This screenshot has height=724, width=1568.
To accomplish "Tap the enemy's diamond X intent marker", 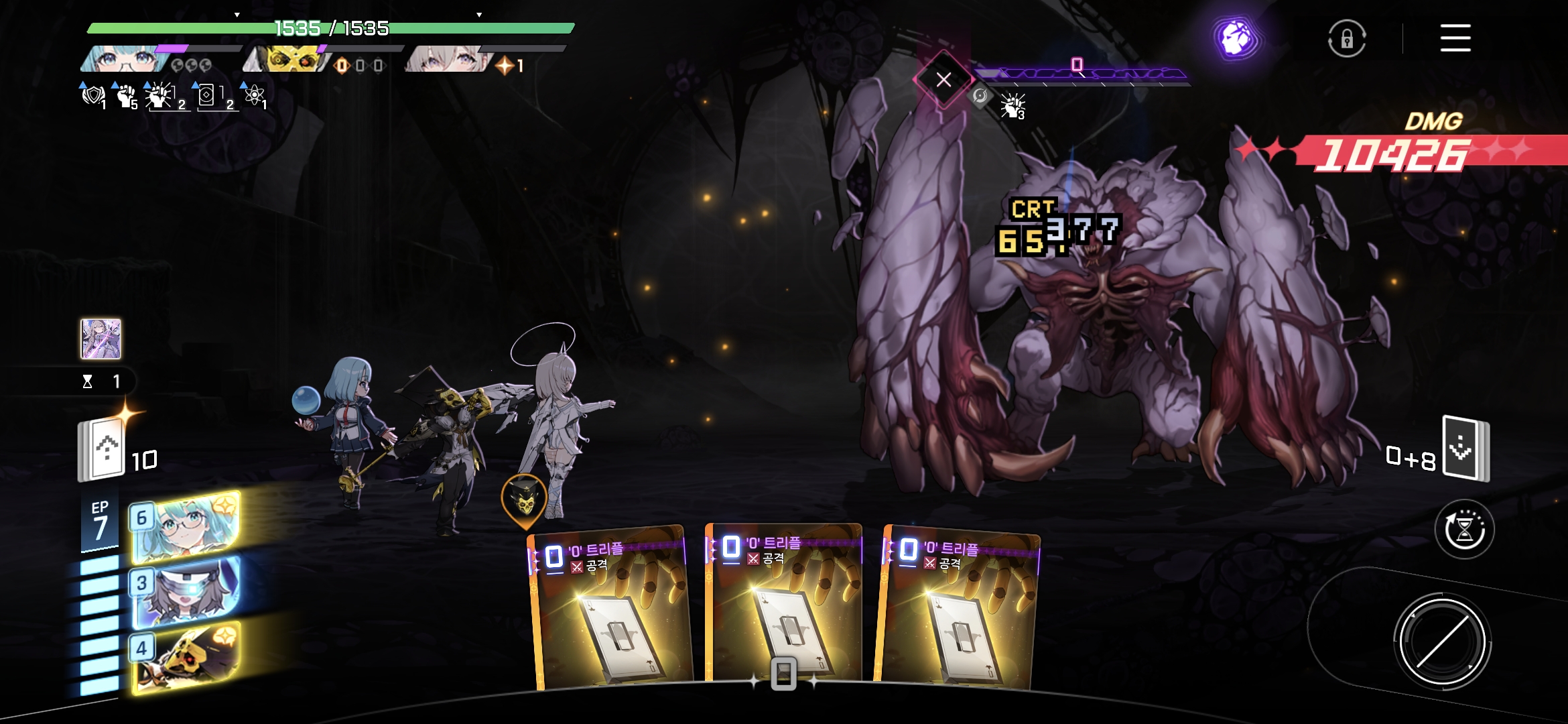I will (943, 80).
